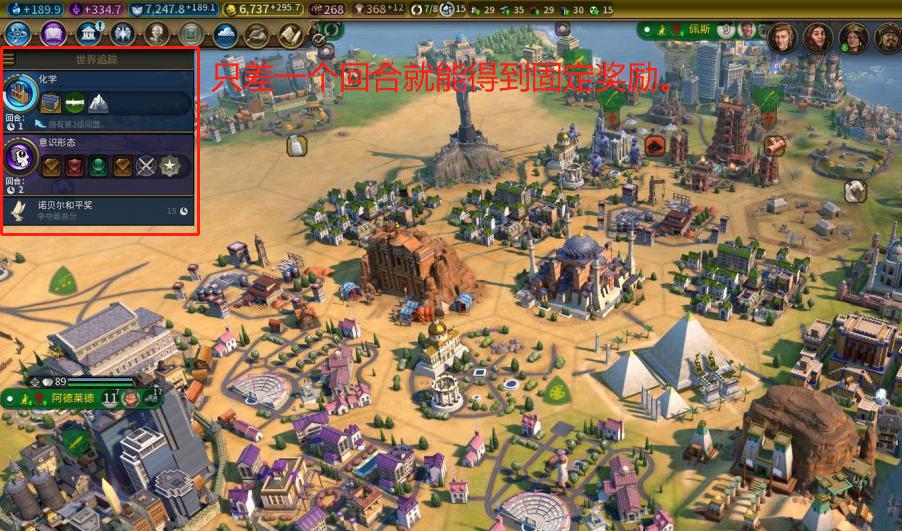Open diplomacy with the grey-haired leader portrait

[x=781, y=37]
